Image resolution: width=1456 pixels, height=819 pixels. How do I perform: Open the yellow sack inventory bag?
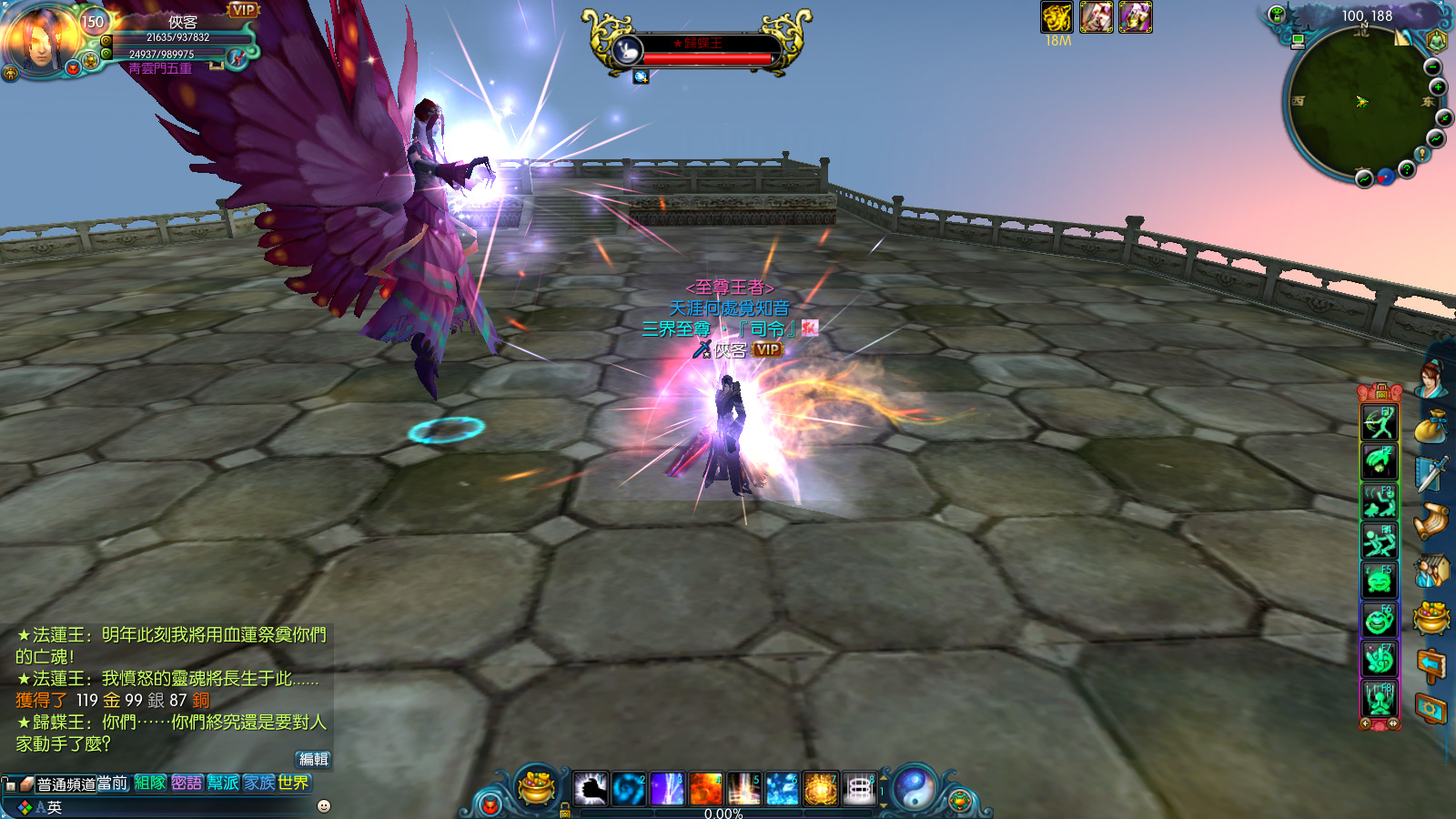coord(1431,427)
